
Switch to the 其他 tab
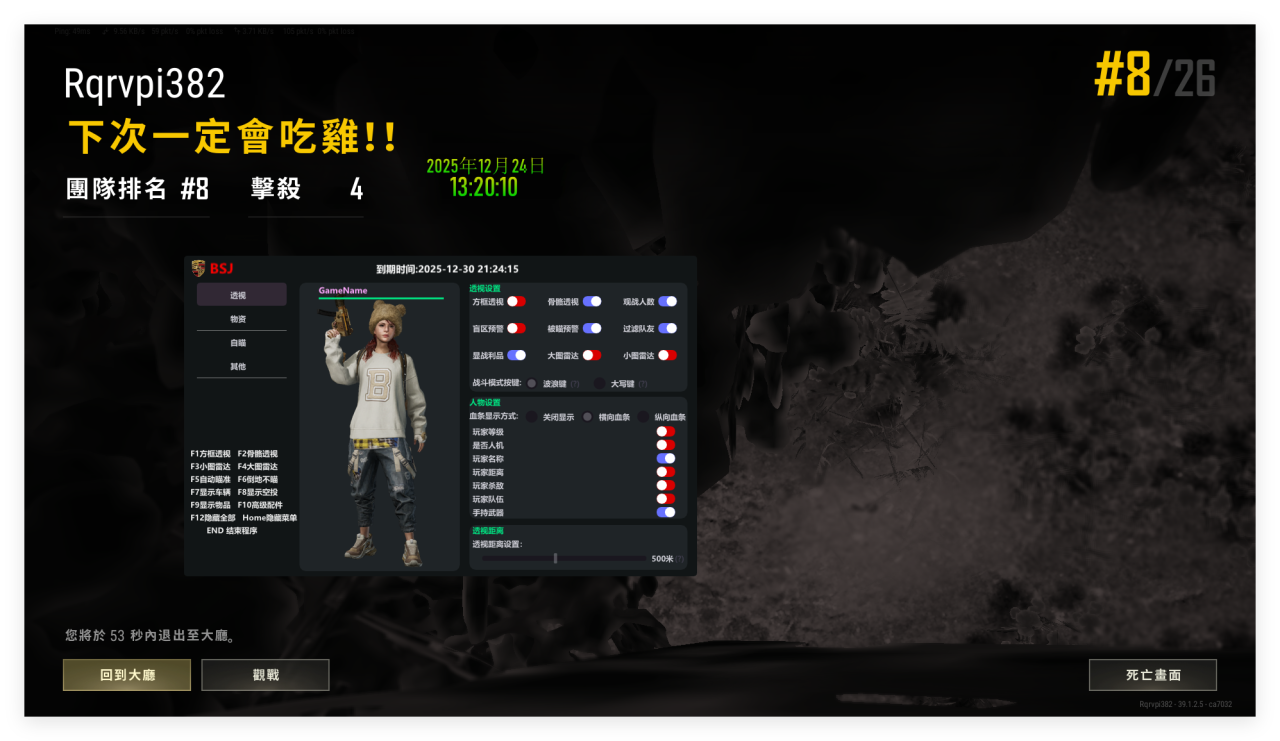coord(240,367)
